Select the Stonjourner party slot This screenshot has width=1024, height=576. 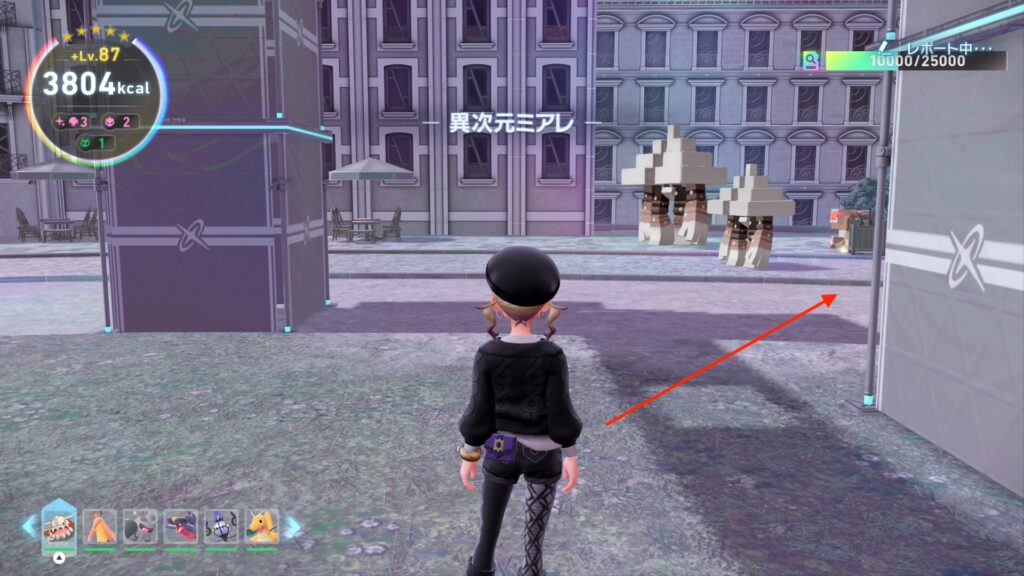(59, 525)
